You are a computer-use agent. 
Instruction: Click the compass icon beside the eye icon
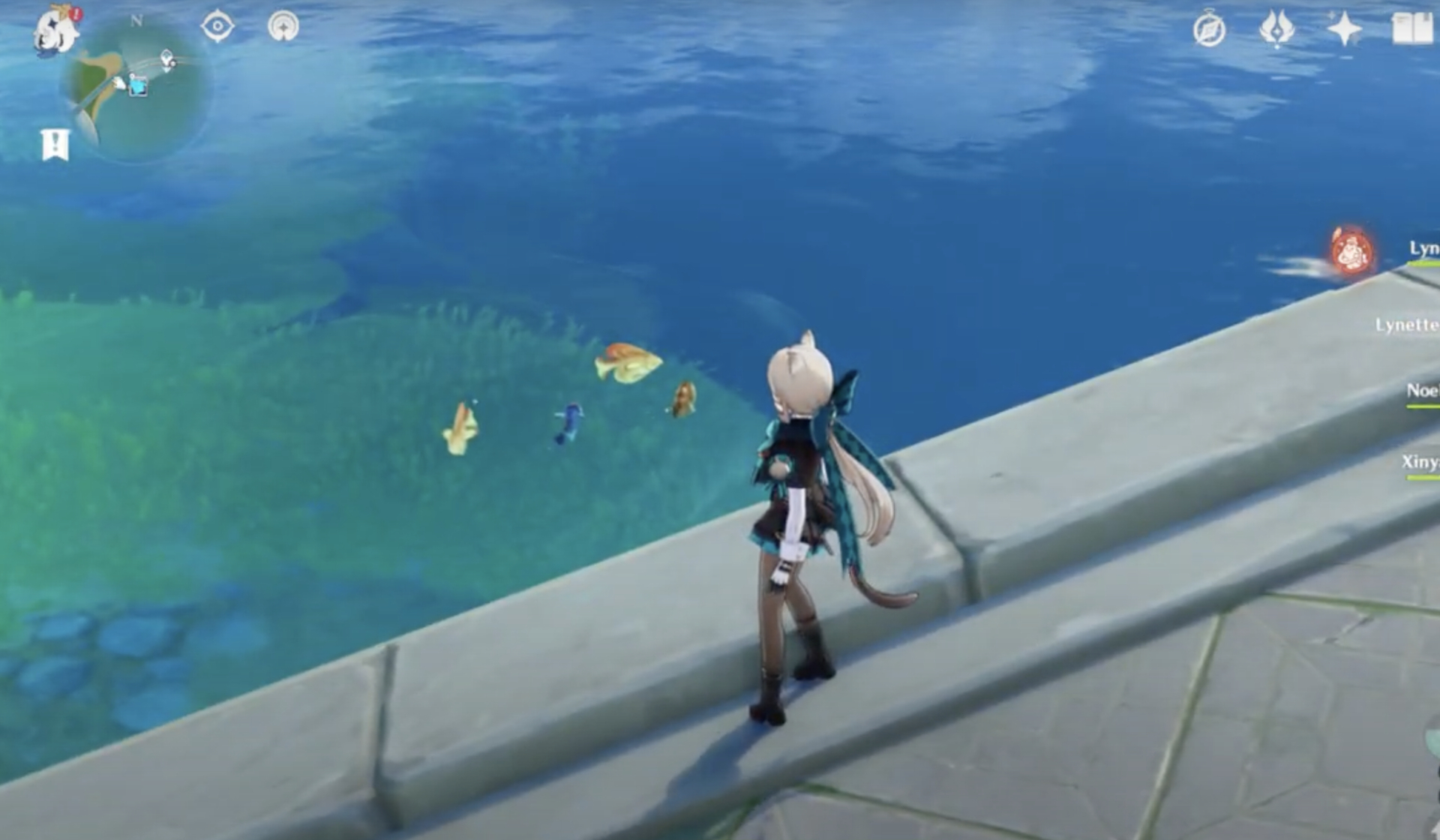[283, 25]
